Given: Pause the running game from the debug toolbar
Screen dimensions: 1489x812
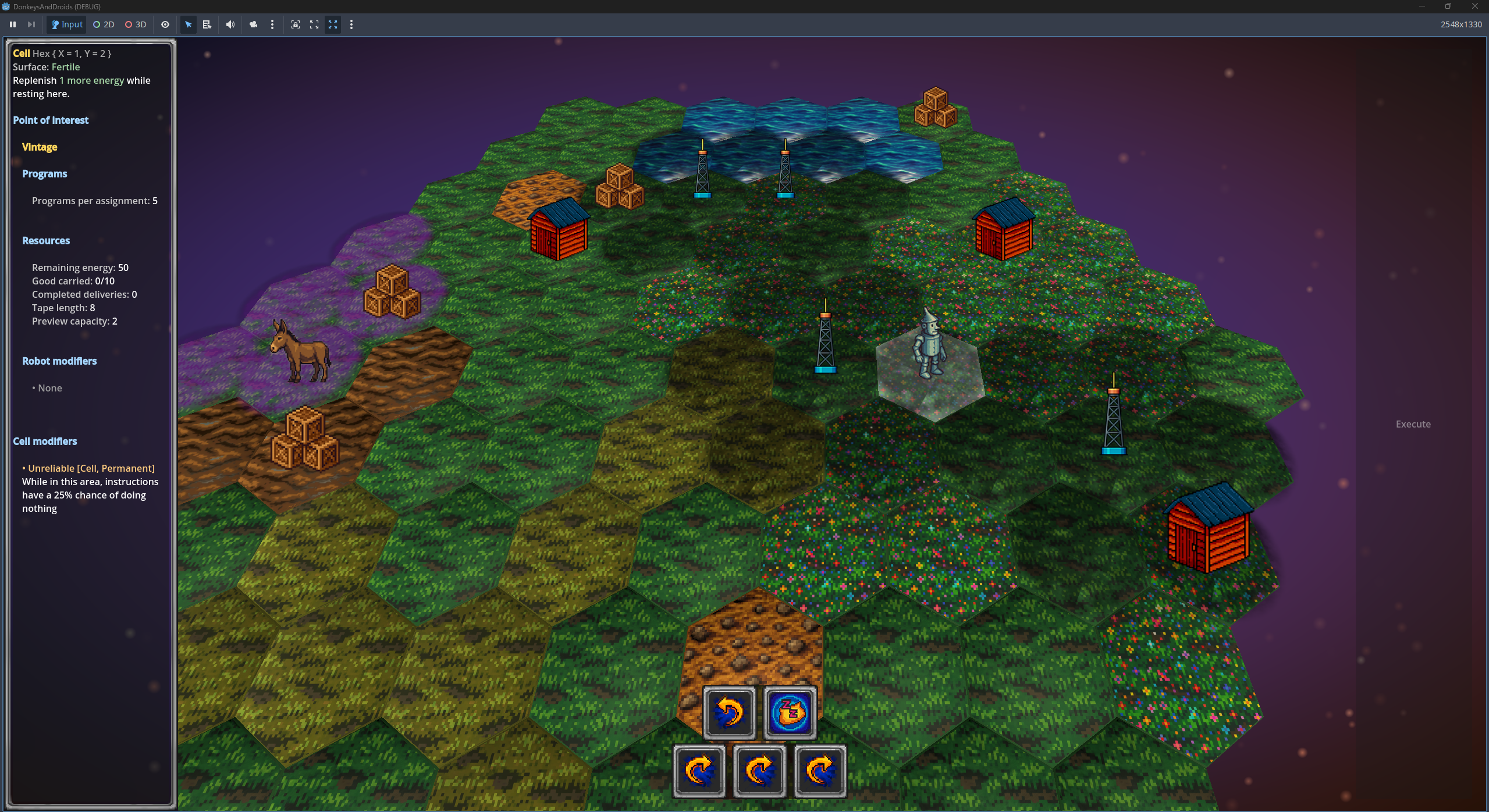Looking at the screenshot, I should click(x=13, y=24).
